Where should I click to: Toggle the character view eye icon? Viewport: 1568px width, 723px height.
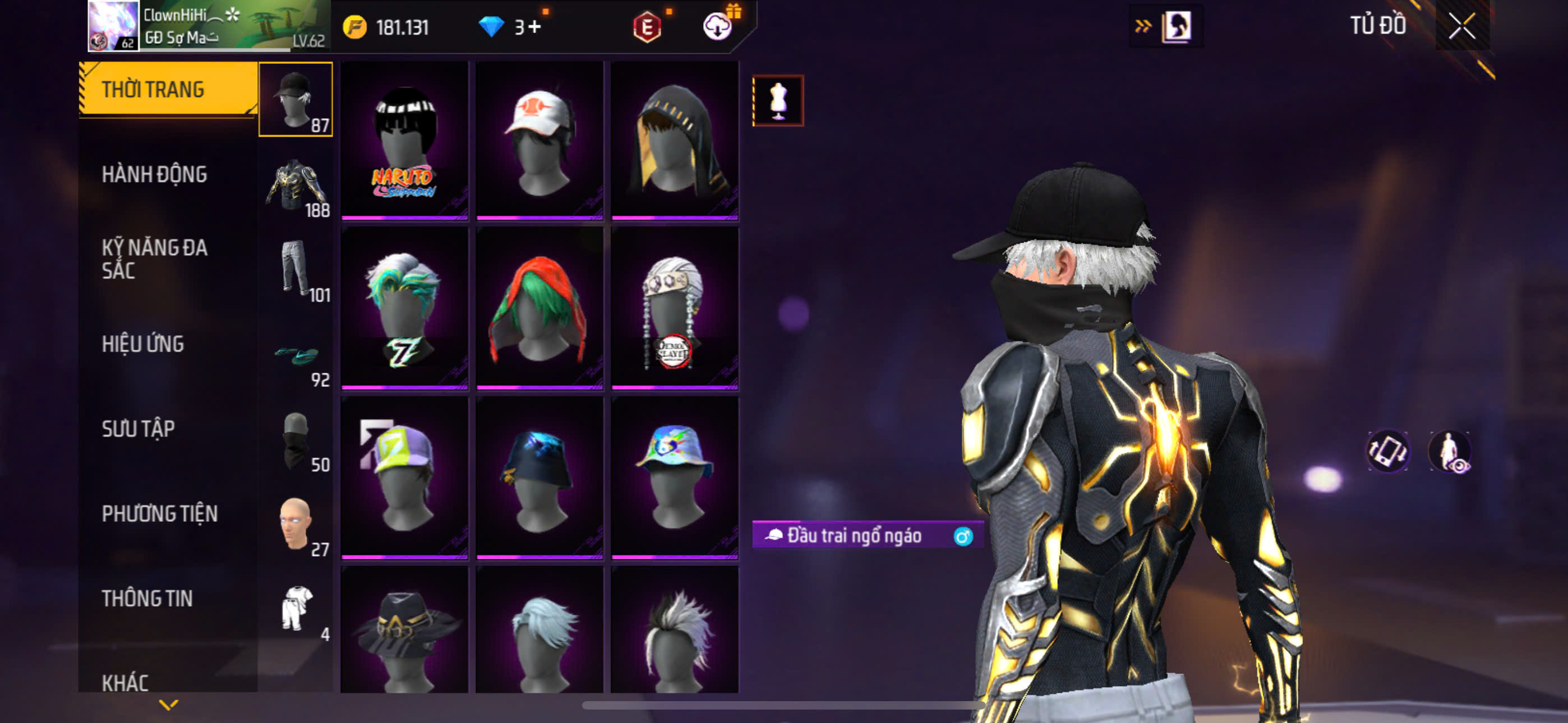(x=1449, y=452)
